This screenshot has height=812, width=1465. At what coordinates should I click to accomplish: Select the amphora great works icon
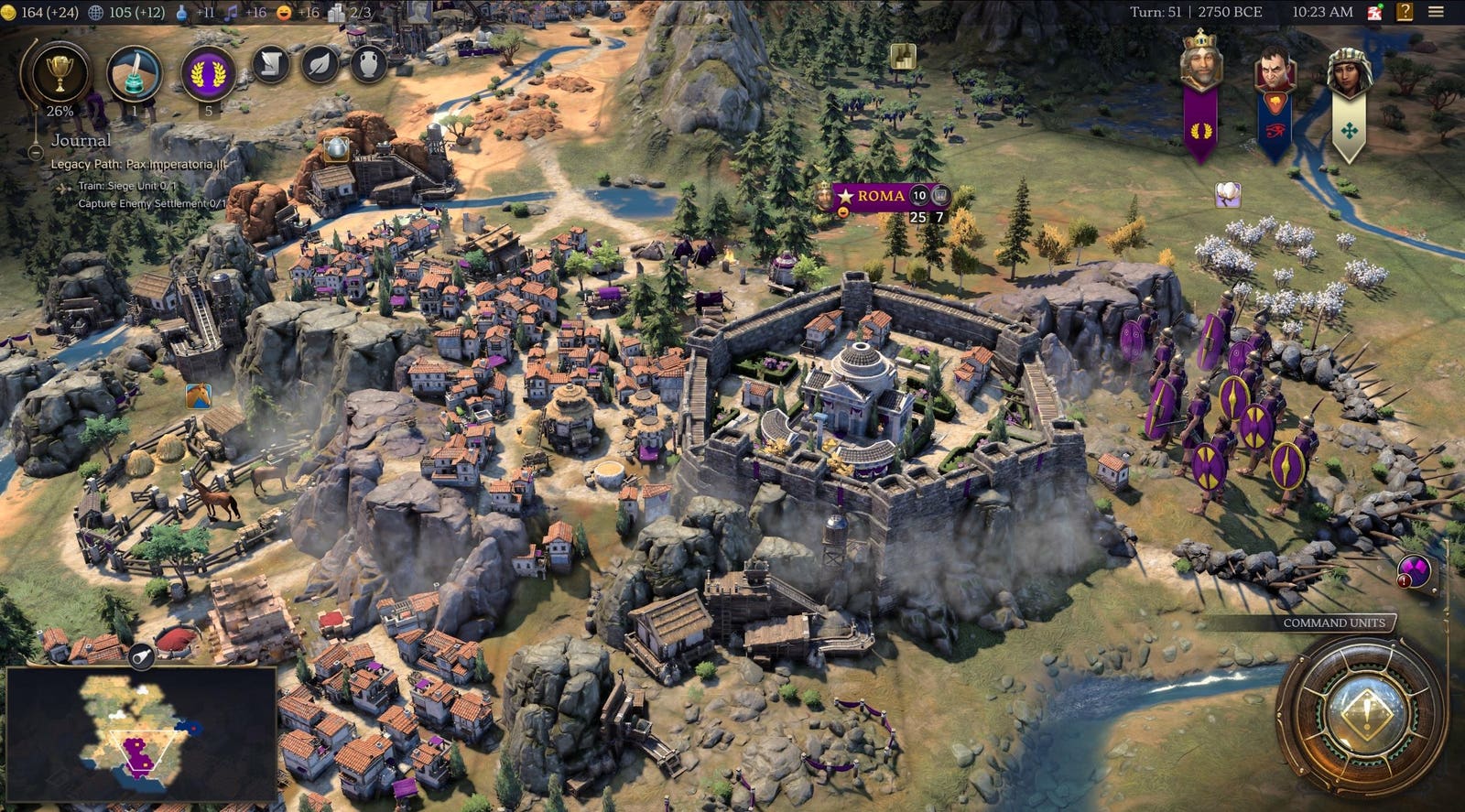[368, 64]
